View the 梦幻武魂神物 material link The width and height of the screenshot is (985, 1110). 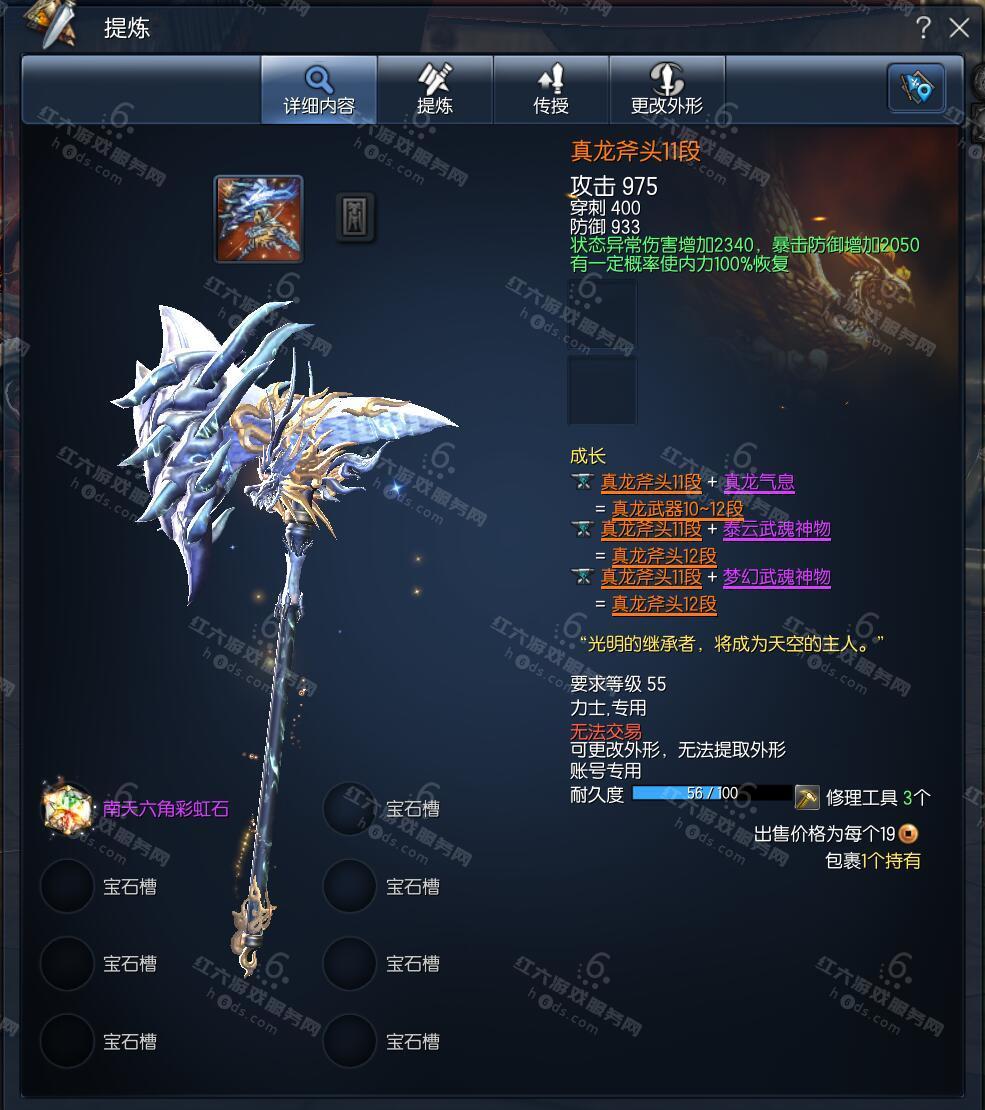point(777,577)
